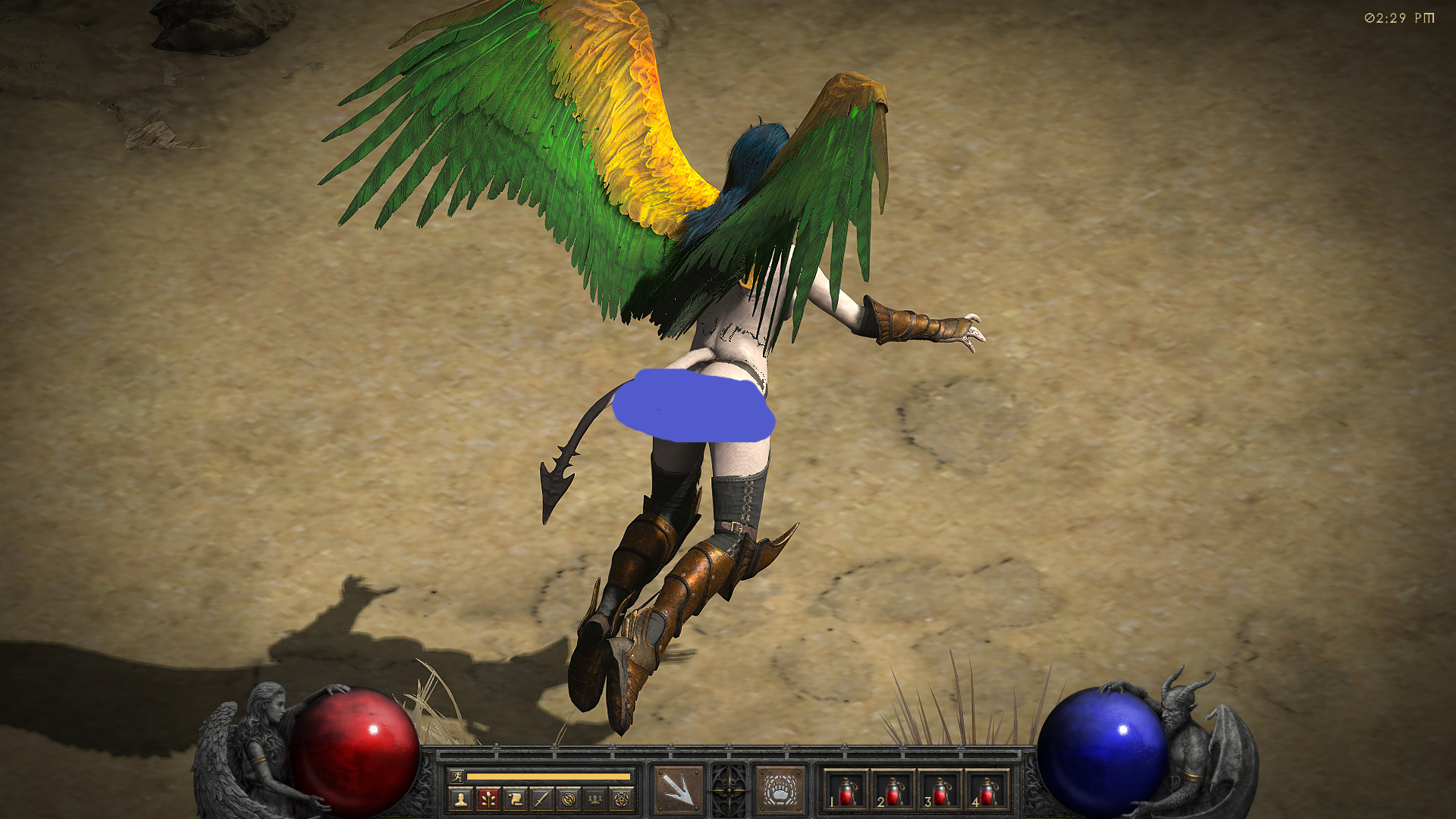
Task: Open the quest log scroll icon
Action: pos(515,799)
